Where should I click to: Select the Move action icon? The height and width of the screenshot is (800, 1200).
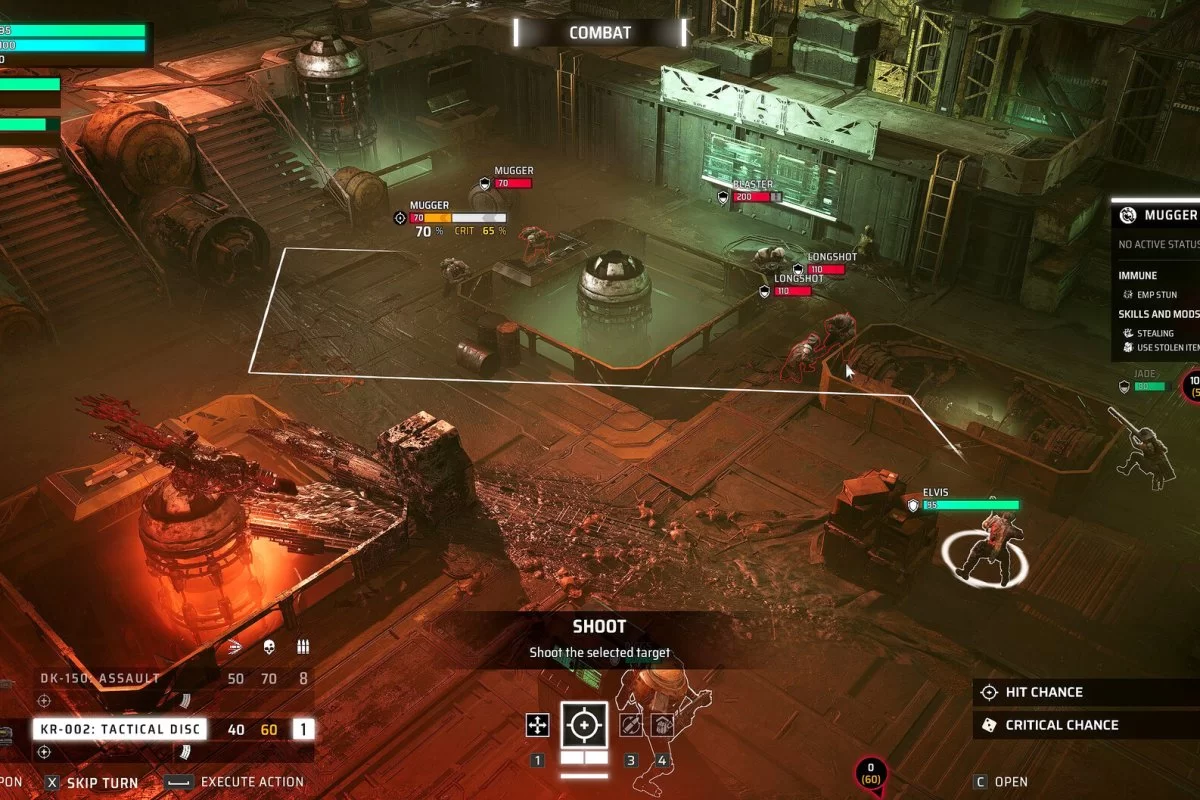point(538,725)
